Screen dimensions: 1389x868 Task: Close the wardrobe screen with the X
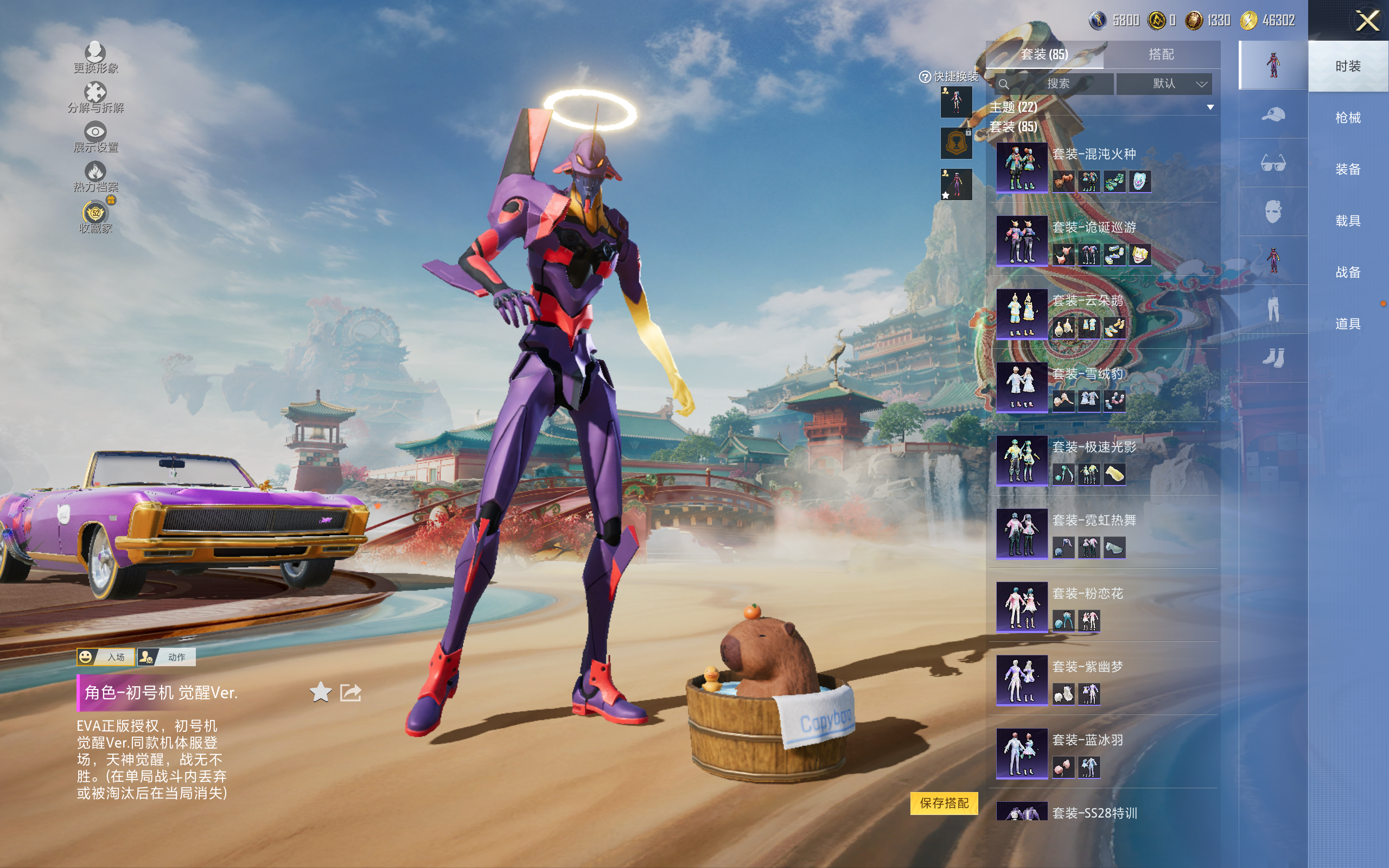1367,21
